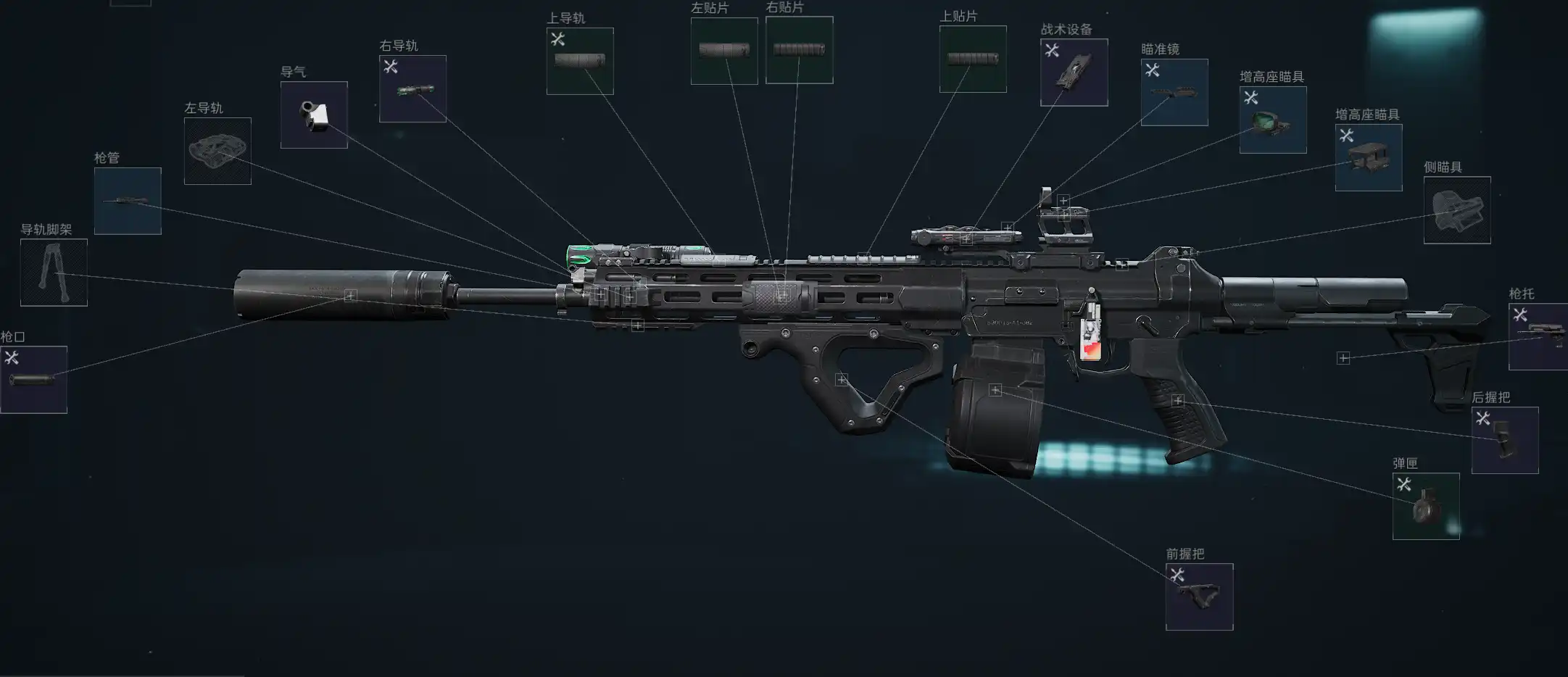The image size is (1568, 677).
Task: Click the 右导轨 right rail slot
Action: point(412,88)
